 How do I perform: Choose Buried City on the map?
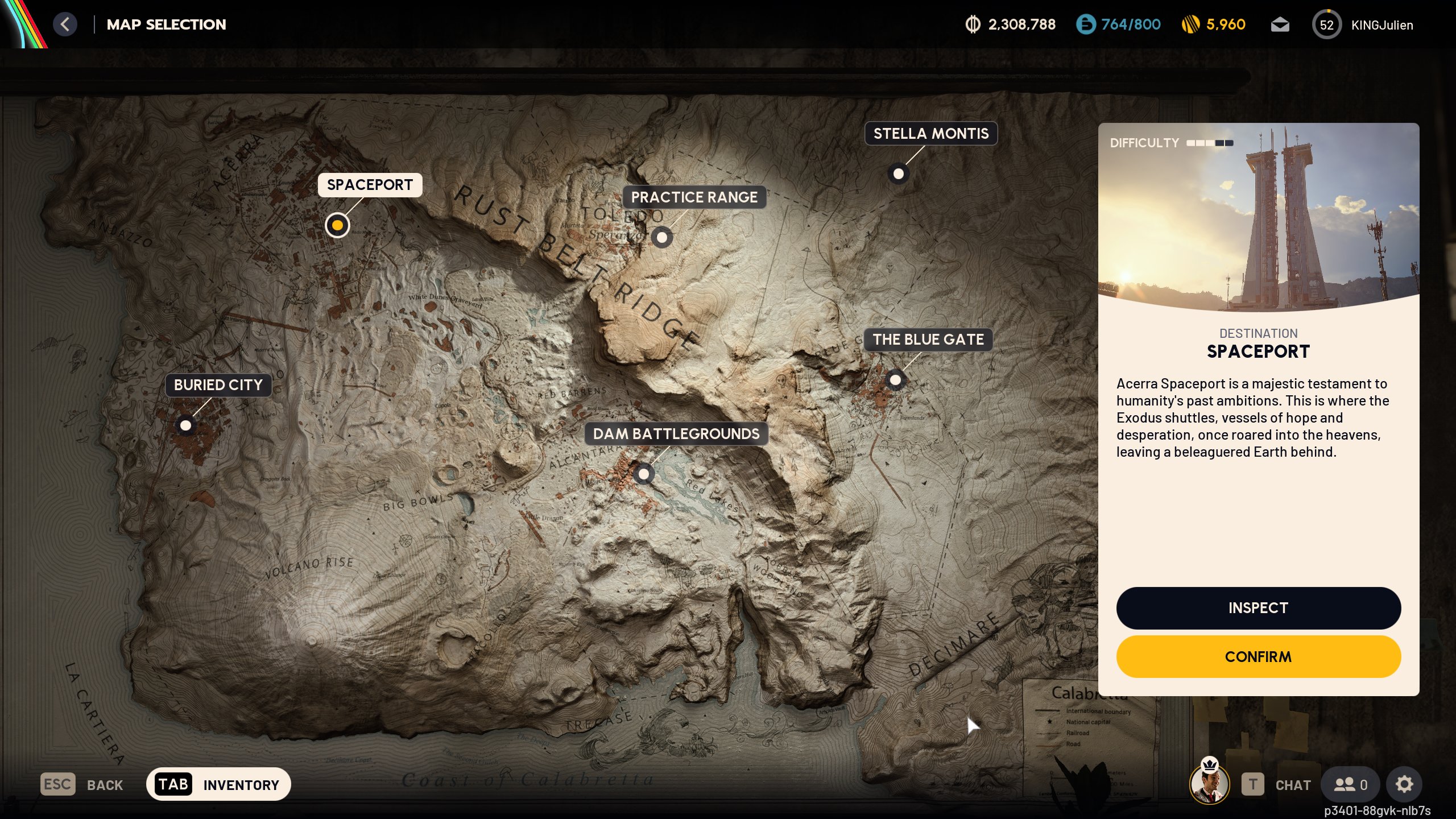pyautogui.click(x=185, y=425)
